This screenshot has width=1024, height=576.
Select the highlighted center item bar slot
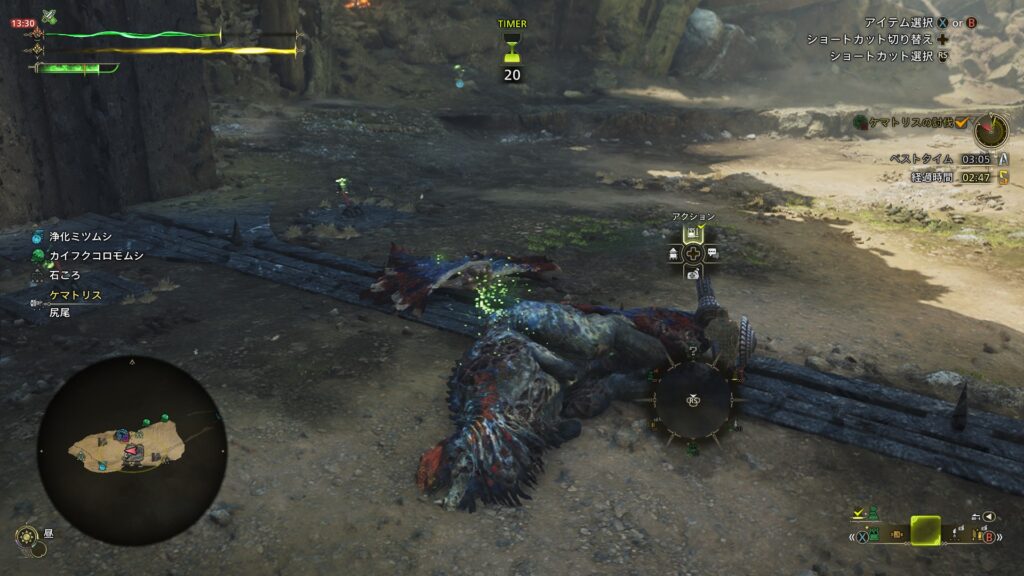(925, 530)
